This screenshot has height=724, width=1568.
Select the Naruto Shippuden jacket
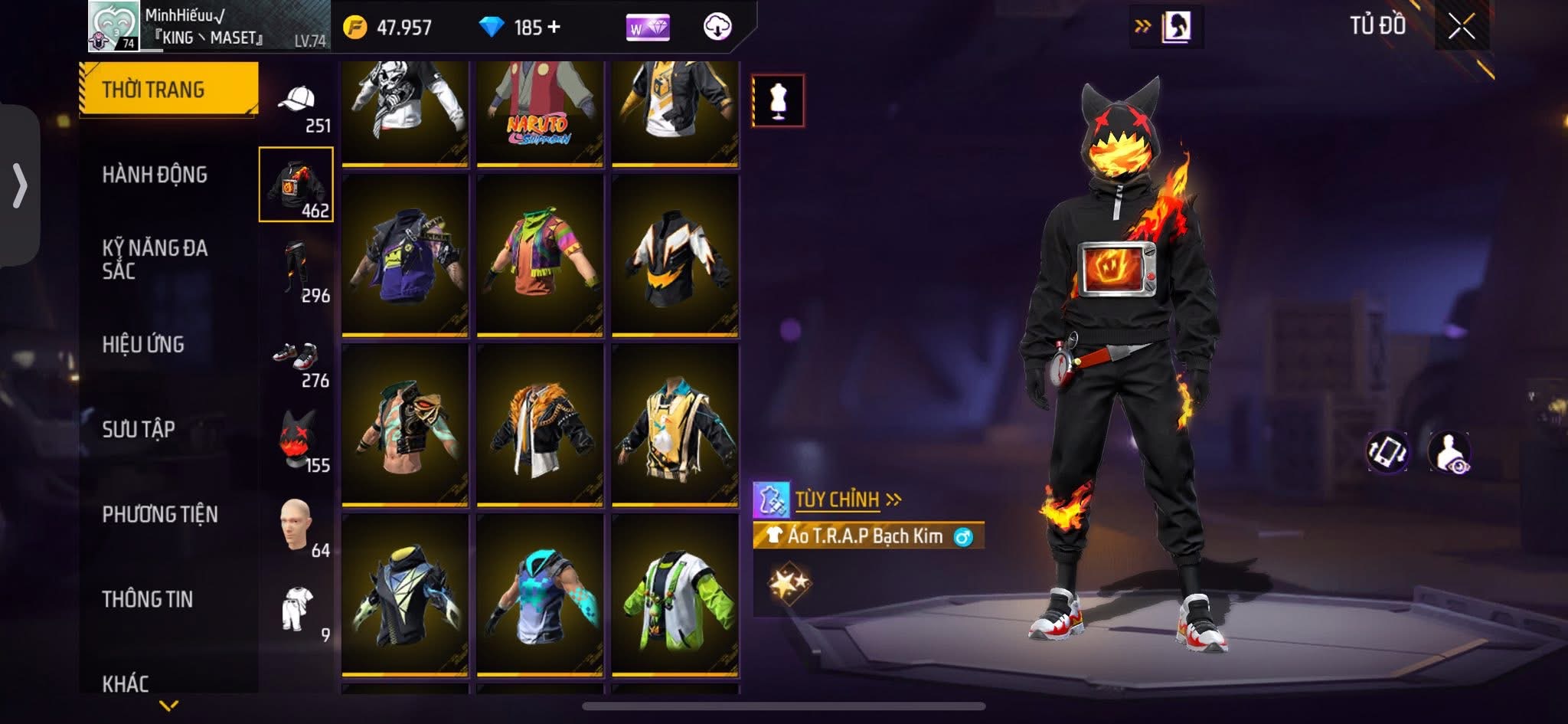[540, 111]
